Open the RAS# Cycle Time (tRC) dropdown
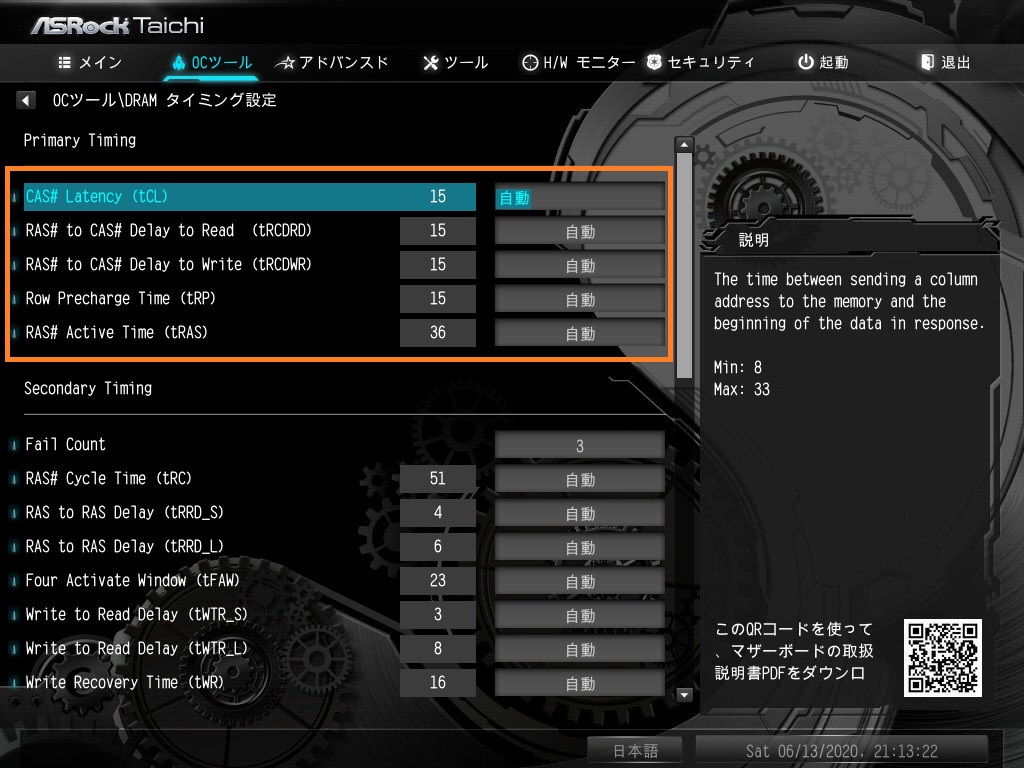Screen dimensions: 1024x768 click(x=580, y=479)
